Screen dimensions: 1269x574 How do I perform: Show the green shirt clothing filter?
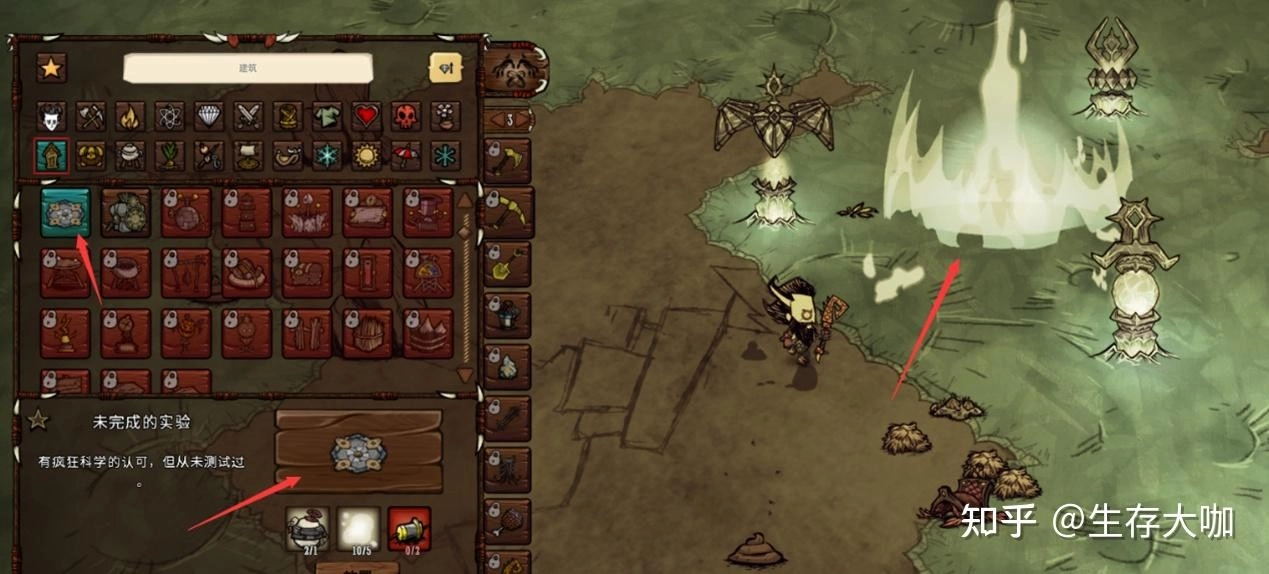coord(327,117)
